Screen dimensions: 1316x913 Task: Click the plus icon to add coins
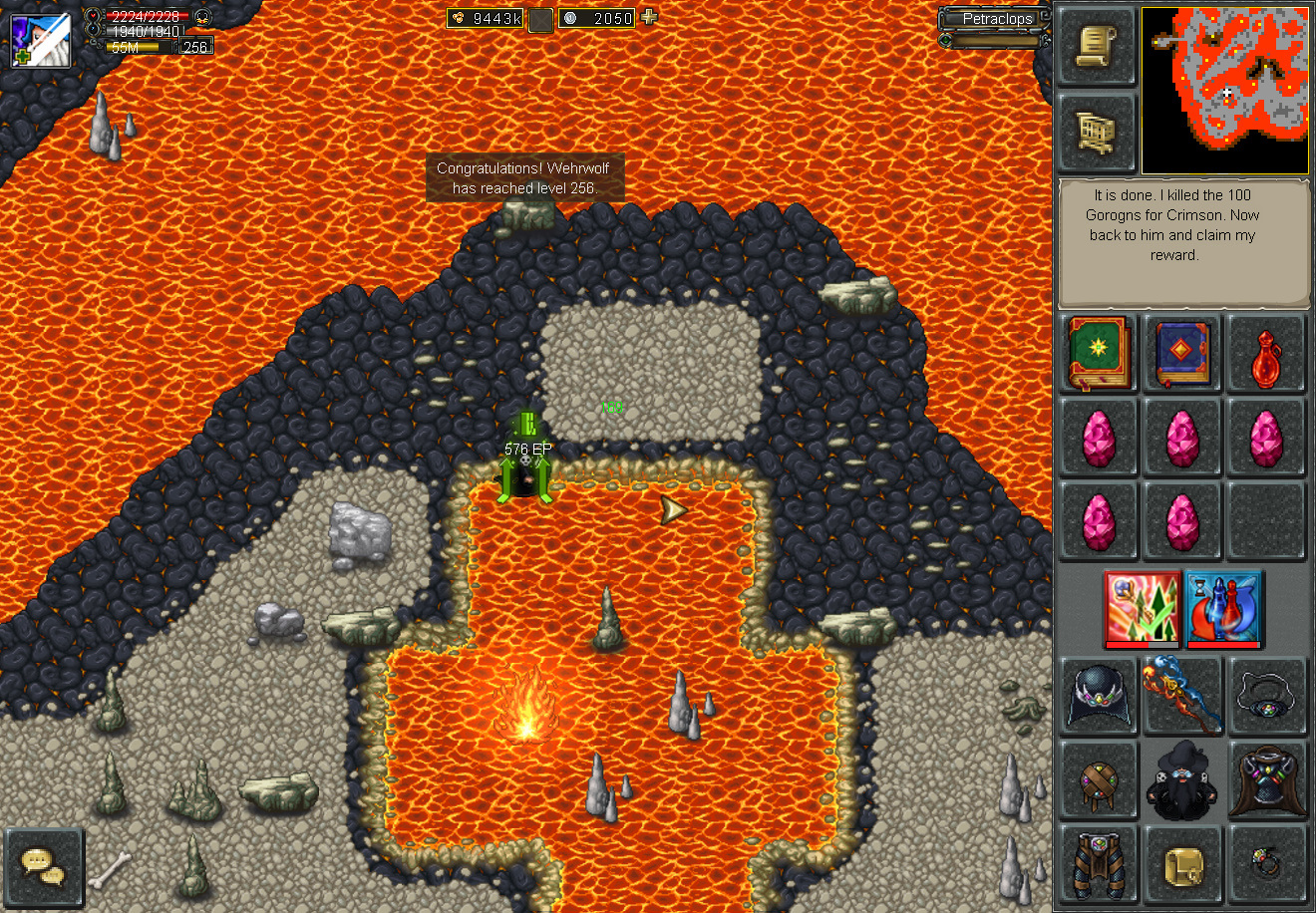[x=650, y=17]
